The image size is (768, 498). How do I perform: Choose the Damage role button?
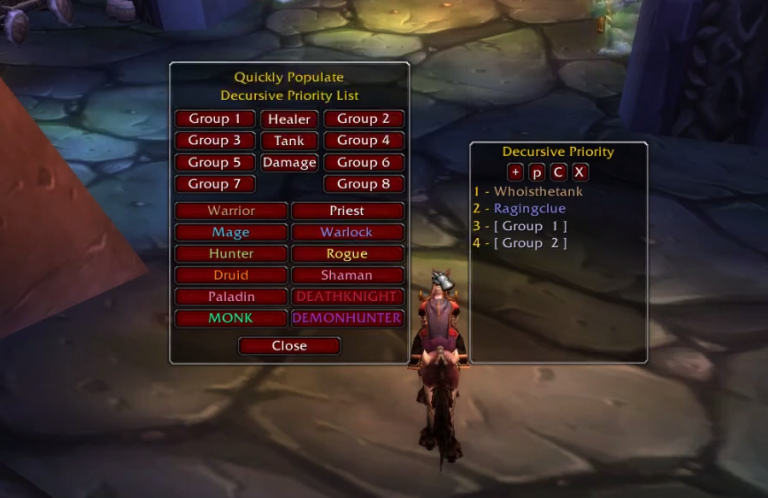[289, 162]
